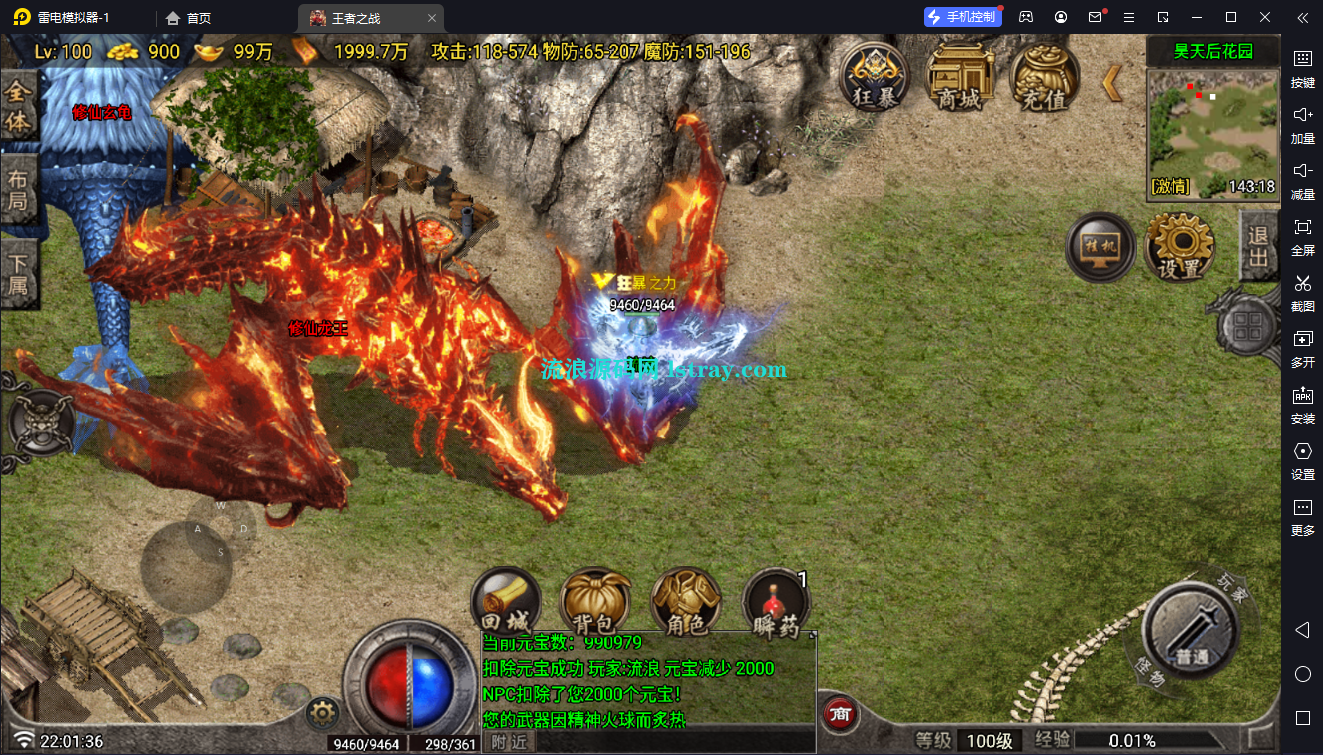Image resolution: width=1323 pixels, height=755 pixels.
Task: Toggle 挂机 auto-battle mode
Action: pyautogui.click(x=1100, y=247)
